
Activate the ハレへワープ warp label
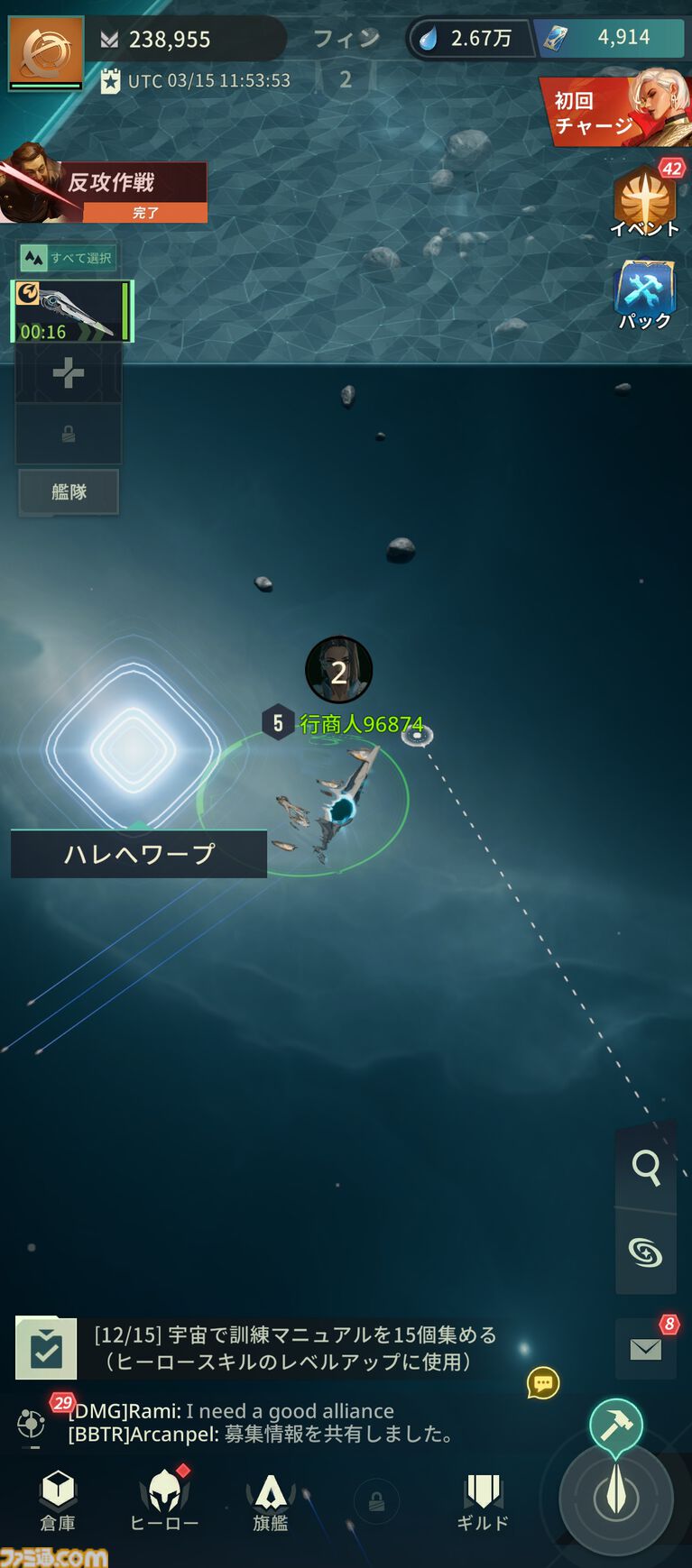tap(139, 853)
